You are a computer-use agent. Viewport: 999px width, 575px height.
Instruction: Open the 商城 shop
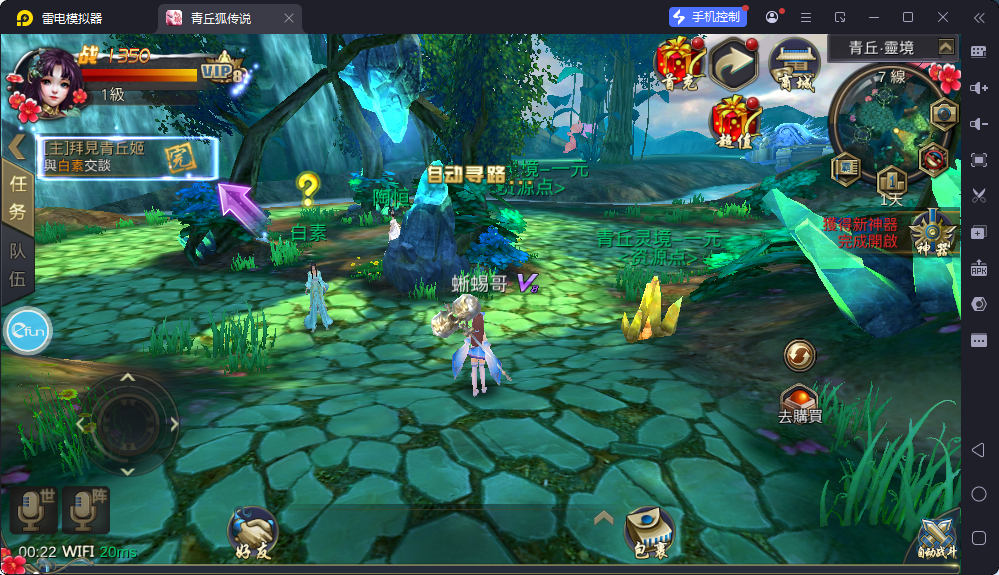pos(793,64)
